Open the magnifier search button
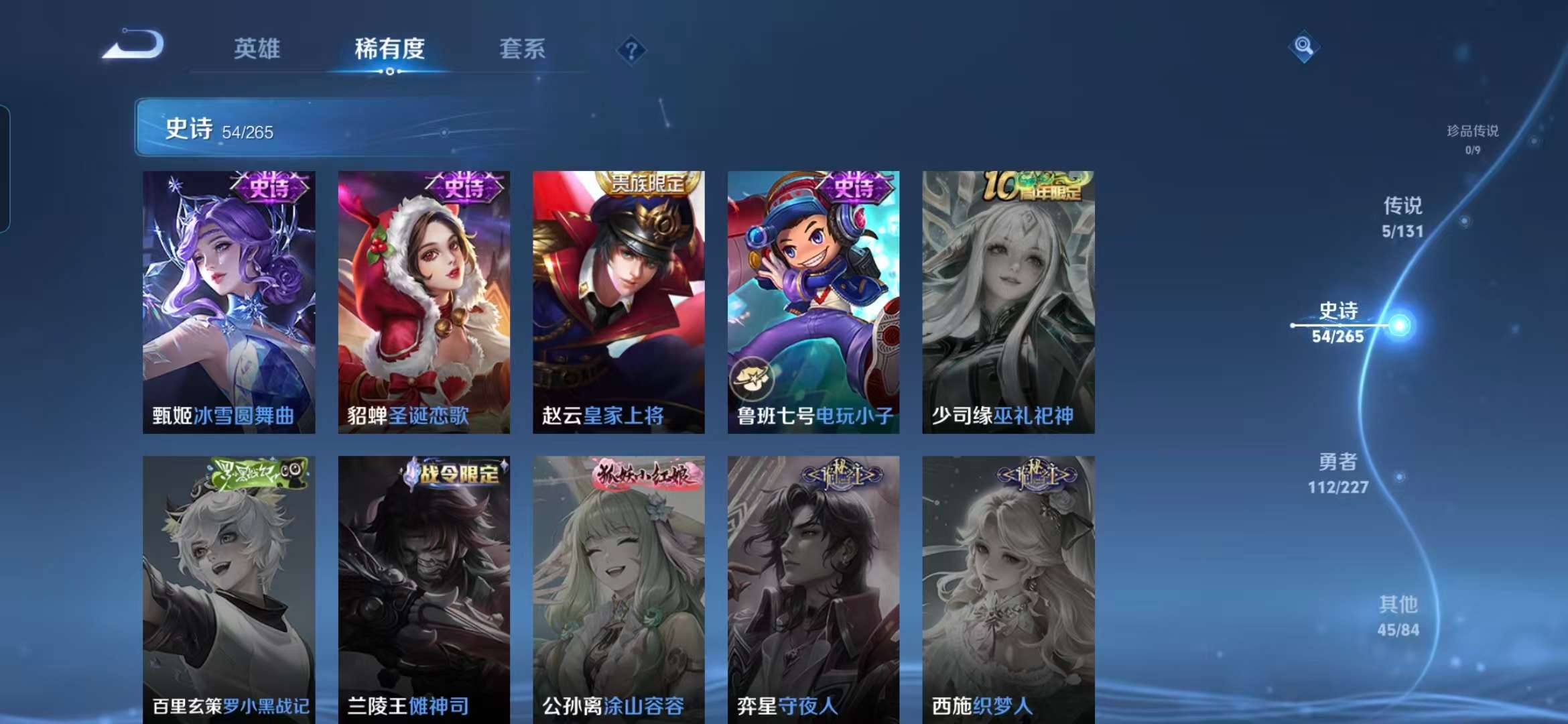This screenshot has width=1568, height=724. [1303, 46]
